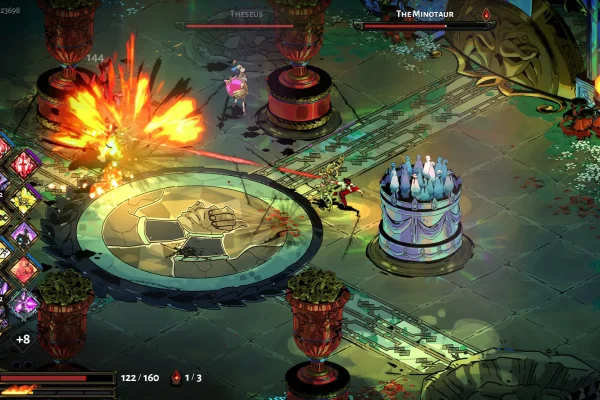Expand the +8 additional boons indicator
Screen dimensions: 600x400
(22, 338)
